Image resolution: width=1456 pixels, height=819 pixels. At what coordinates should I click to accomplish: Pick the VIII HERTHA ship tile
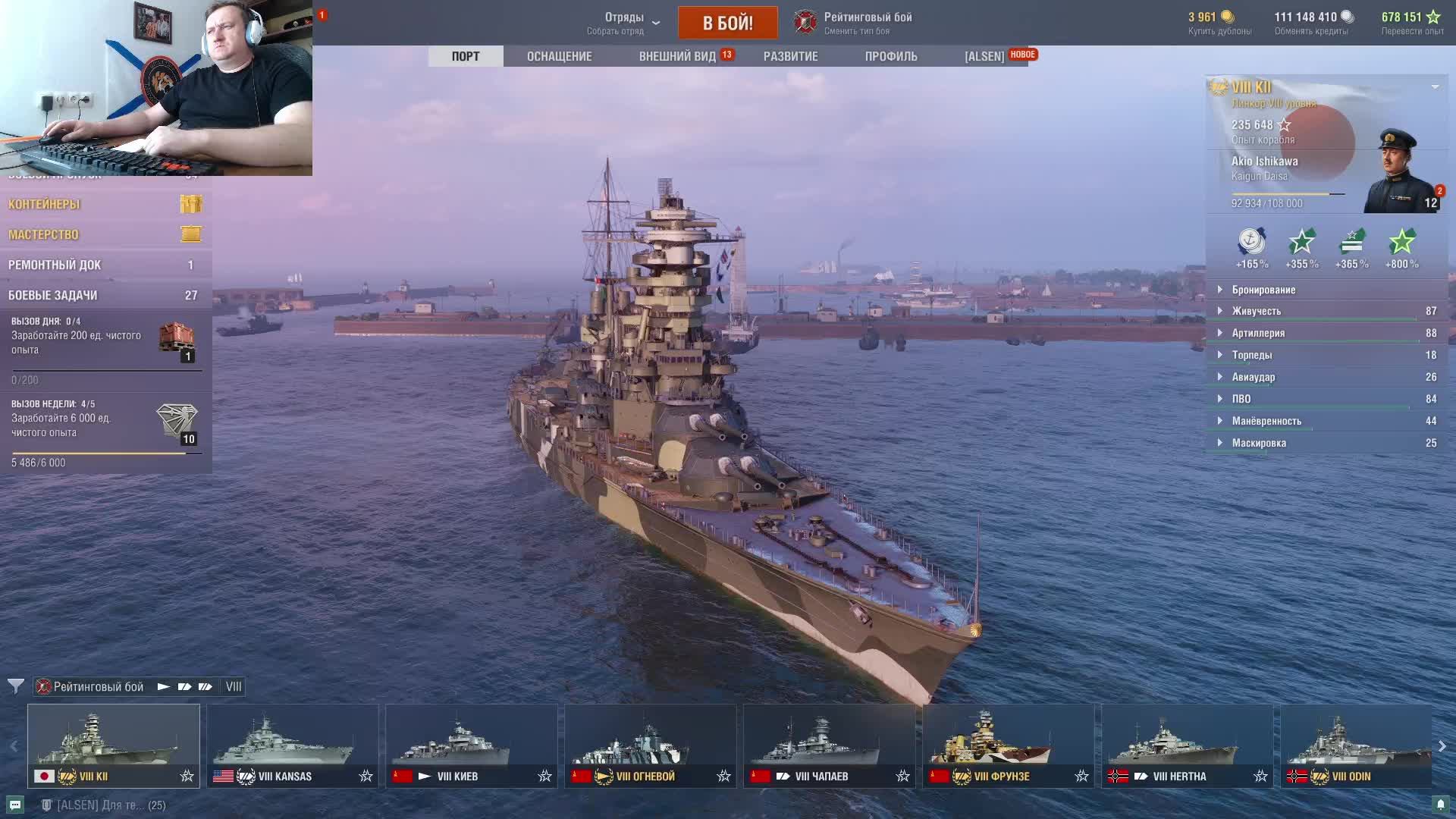click(1187, 745)
